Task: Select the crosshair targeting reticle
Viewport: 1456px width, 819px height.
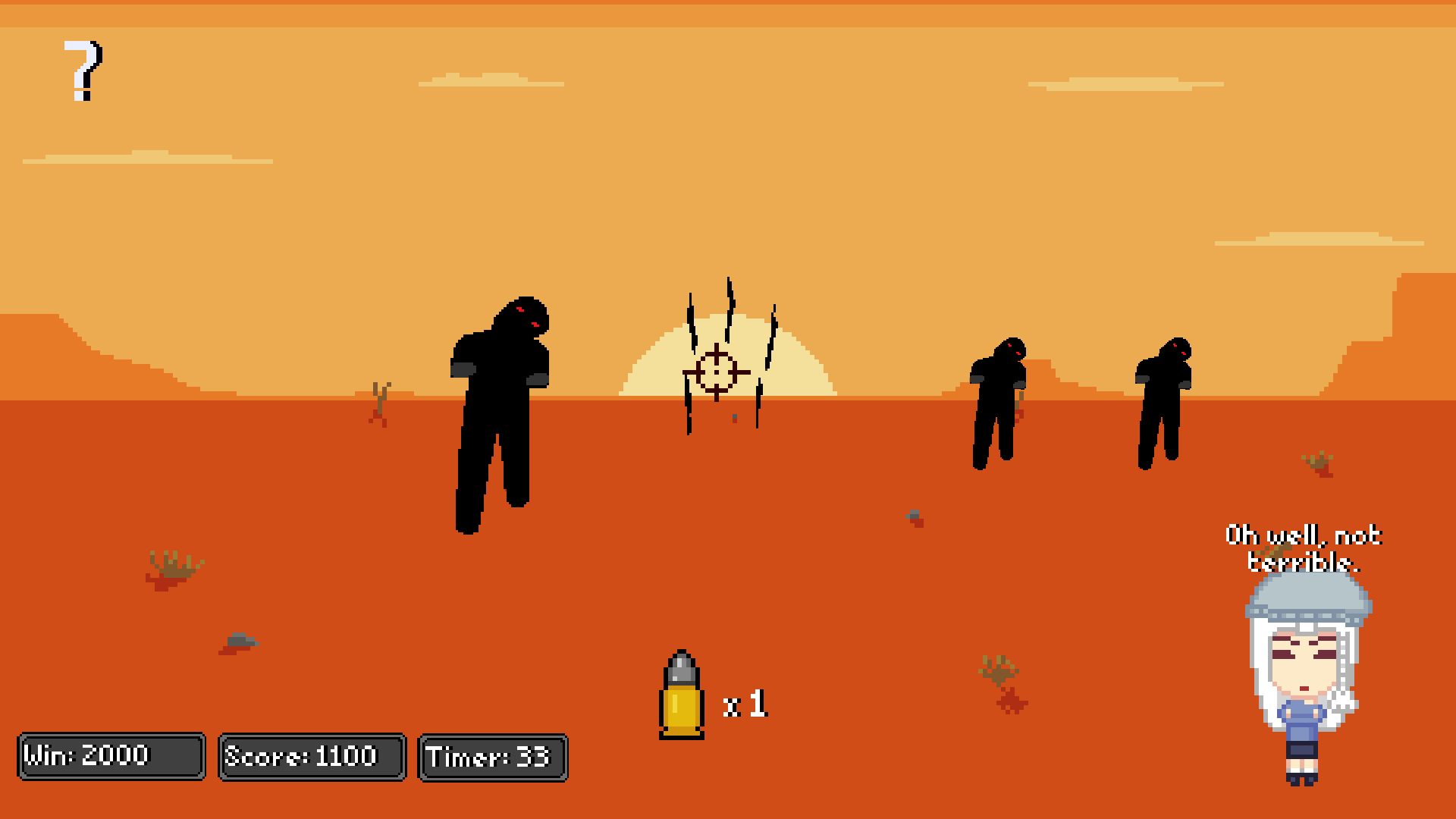Action: coord(715,372)
